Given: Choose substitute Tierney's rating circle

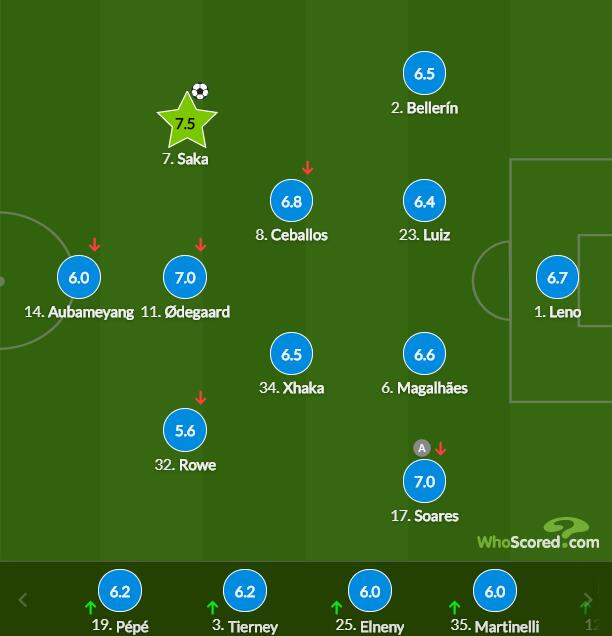Looking at the screenshot, I should point(245,592).
